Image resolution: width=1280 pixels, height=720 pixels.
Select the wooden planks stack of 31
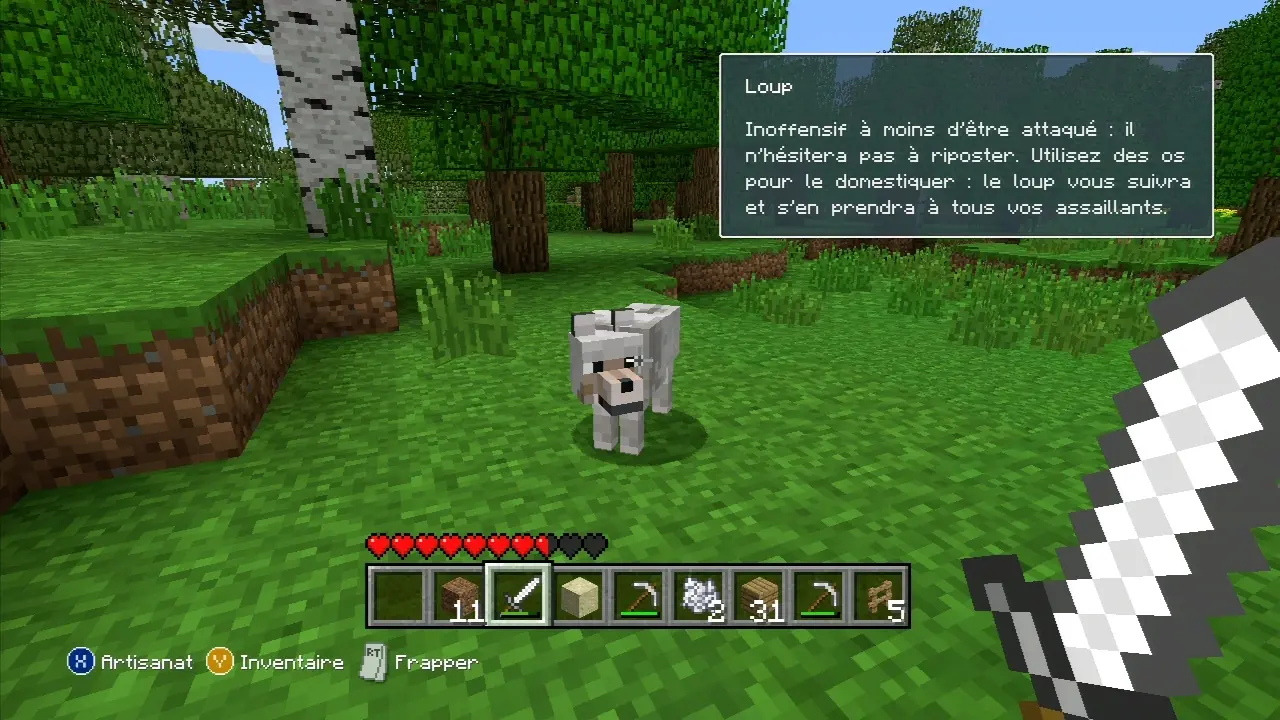click(x=758, y=595)
